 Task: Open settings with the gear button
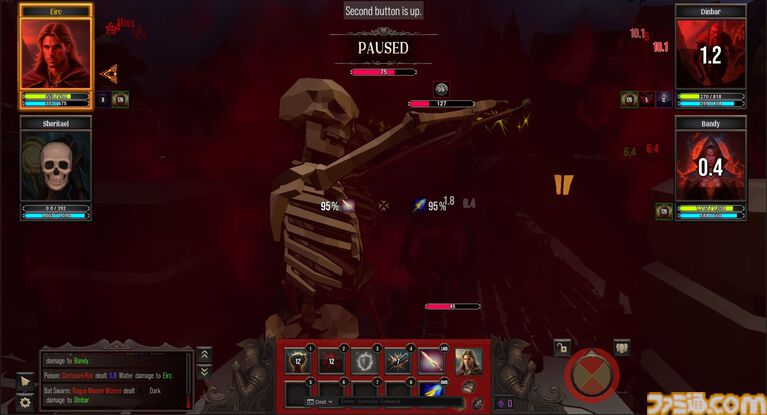26,403
